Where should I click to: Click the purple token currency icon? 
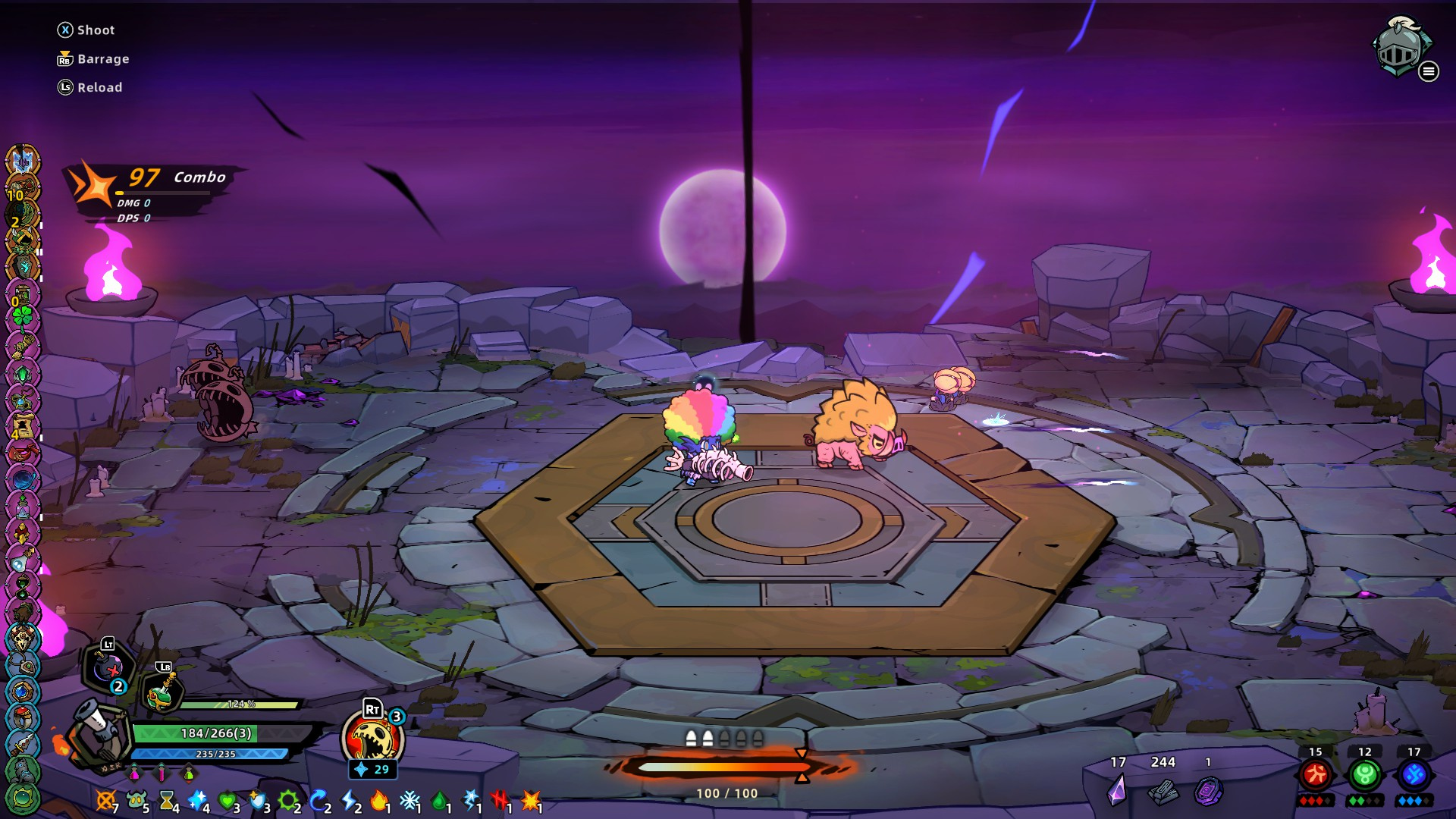tap(1208, 791)
